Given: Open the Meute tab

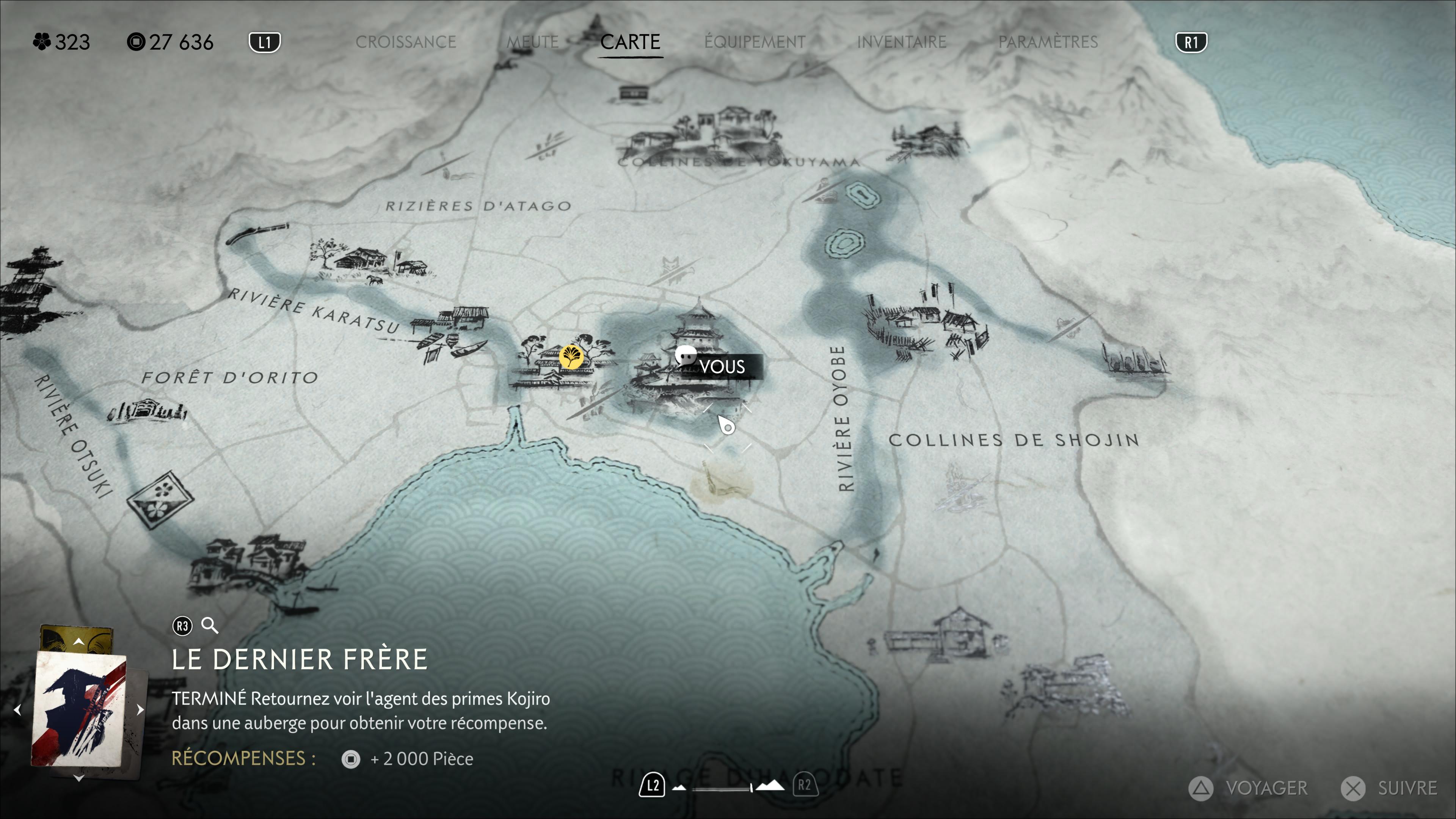Looking at the screenshot, I should click(532, 42).
